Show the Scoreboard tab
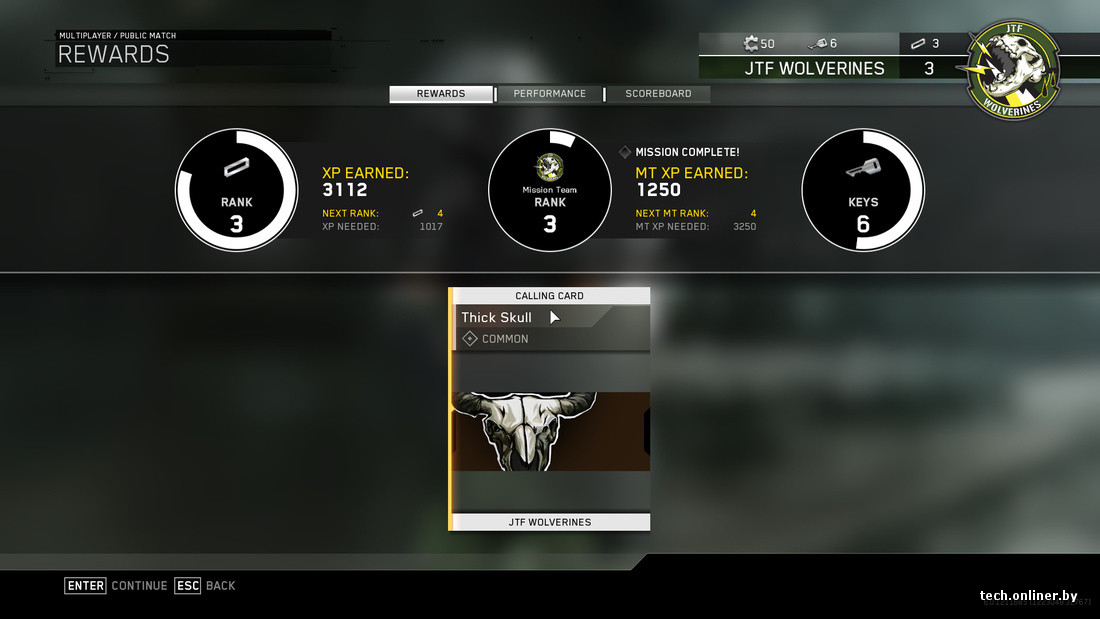 pos(658,94)
